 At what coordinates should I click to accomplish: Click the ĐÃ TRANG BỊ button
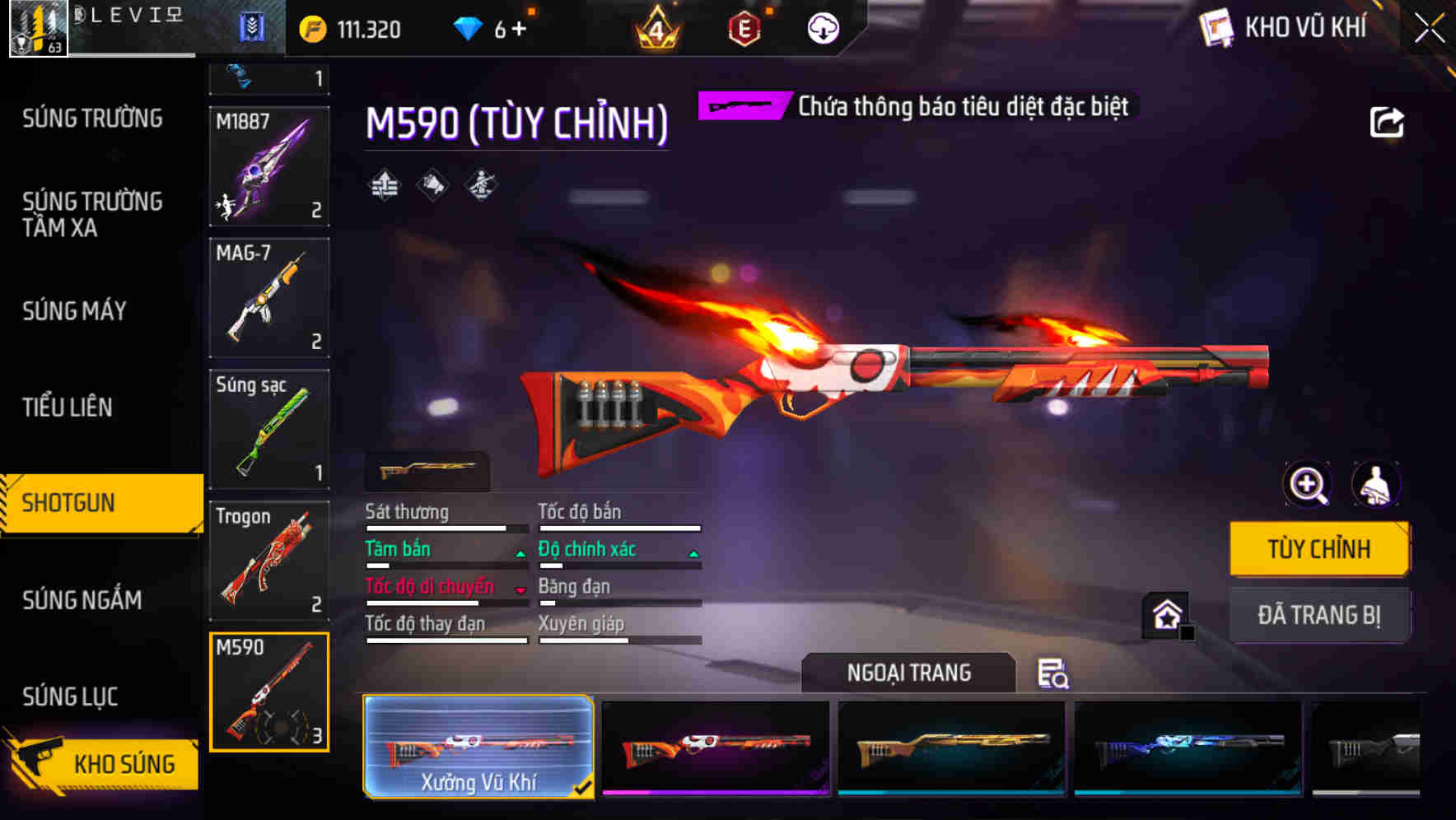[1319, 614]
